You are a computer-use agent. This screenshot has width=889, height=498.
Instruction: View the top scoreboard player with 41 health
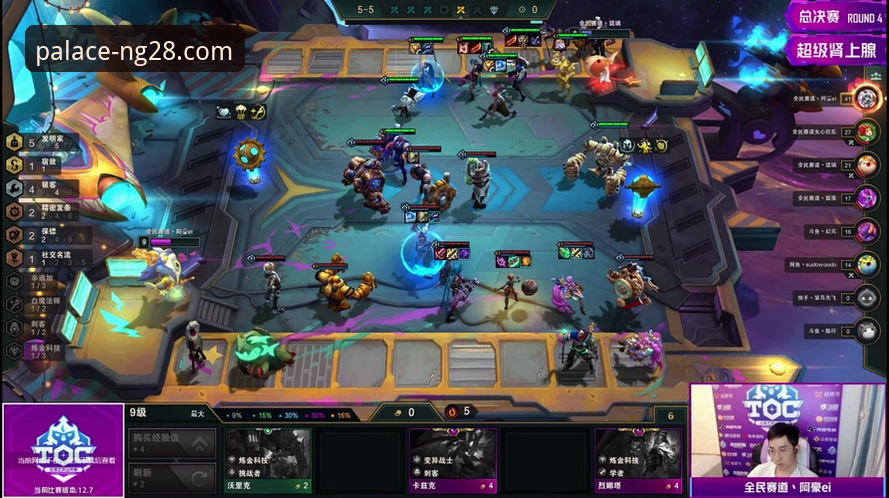[x=866, y=98]
